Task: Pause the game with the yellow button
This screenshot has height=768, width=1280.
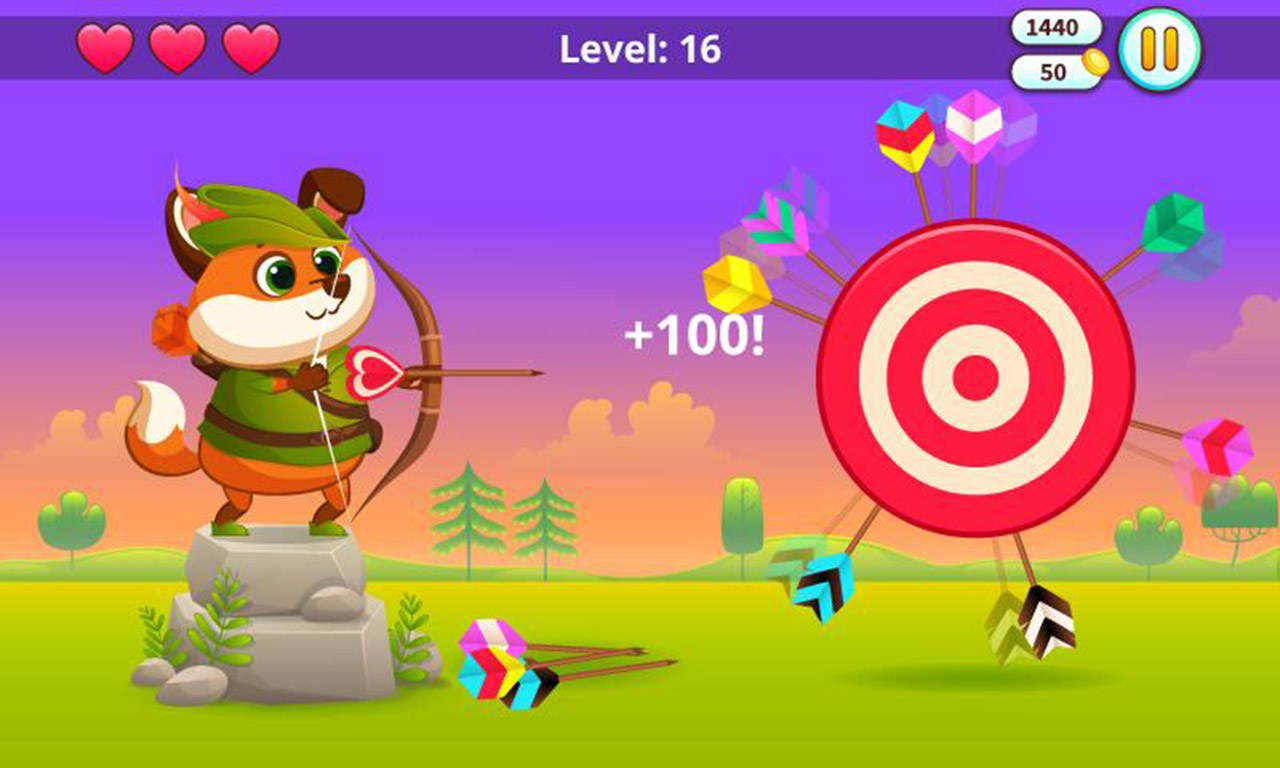Action: point(1159,49)
